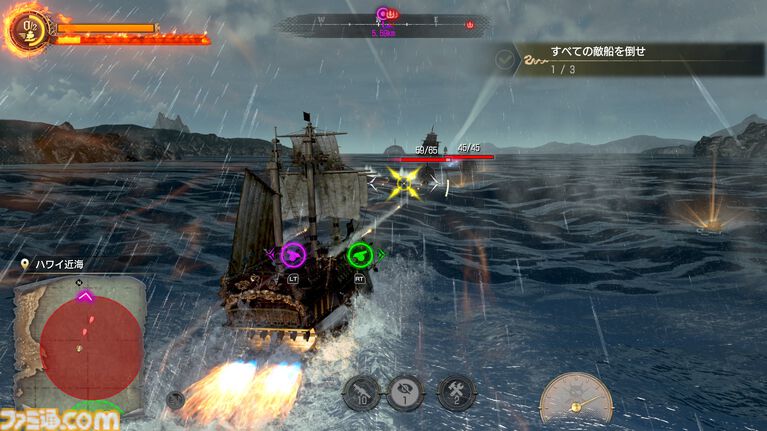767x431 pixels.
Task: Fire the purple left-side cannon
Action: pyautogui.click(x=293, y=255)
